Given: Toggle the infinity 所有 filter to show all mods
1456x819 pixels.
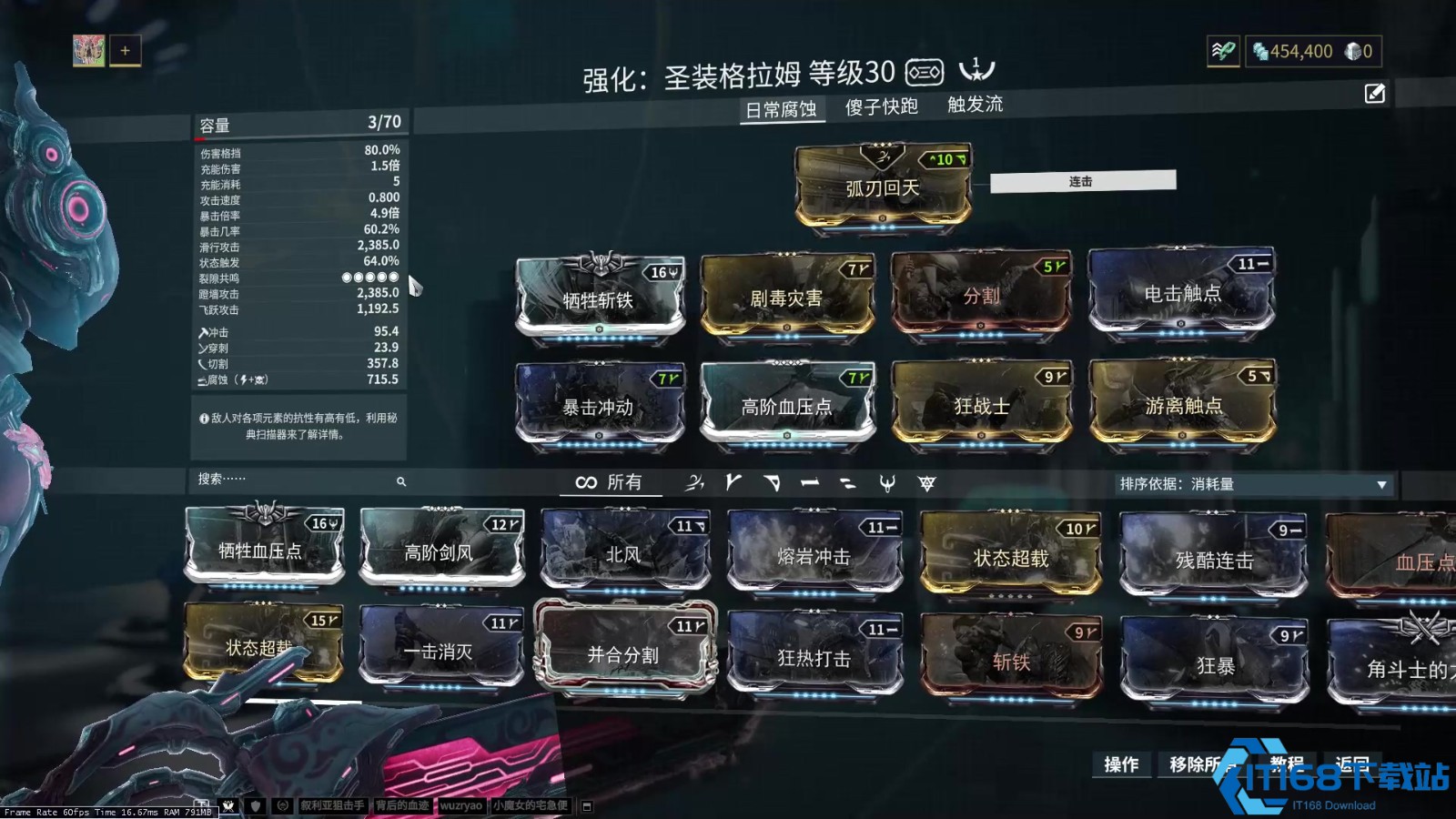Looking at the screenshot, I should click(608, 483).
